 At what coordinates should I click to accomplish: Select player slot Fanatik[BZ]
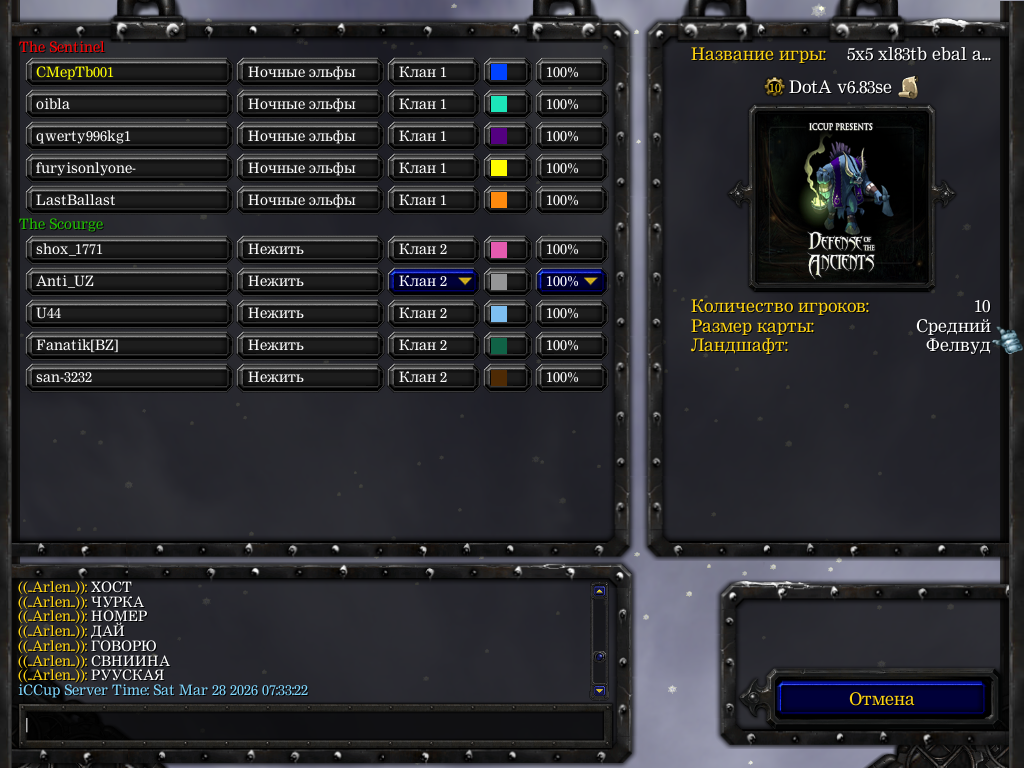click(x=129, y=345)
